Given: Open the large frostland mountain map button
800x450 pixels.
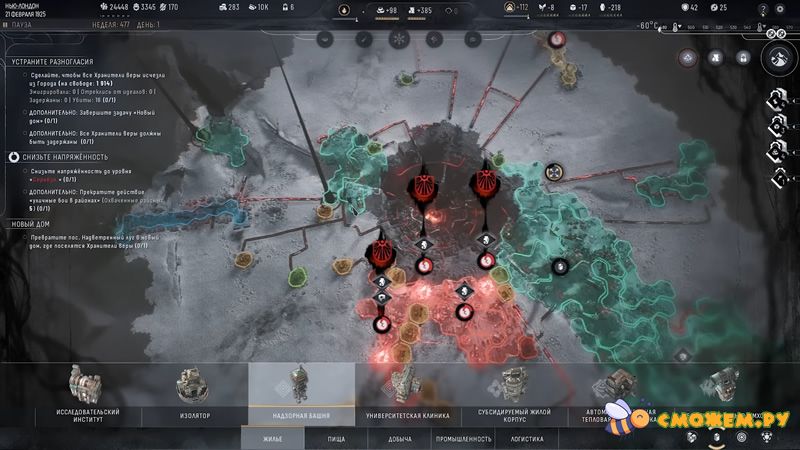Looking at the screenshot, I should click(777, 59).
